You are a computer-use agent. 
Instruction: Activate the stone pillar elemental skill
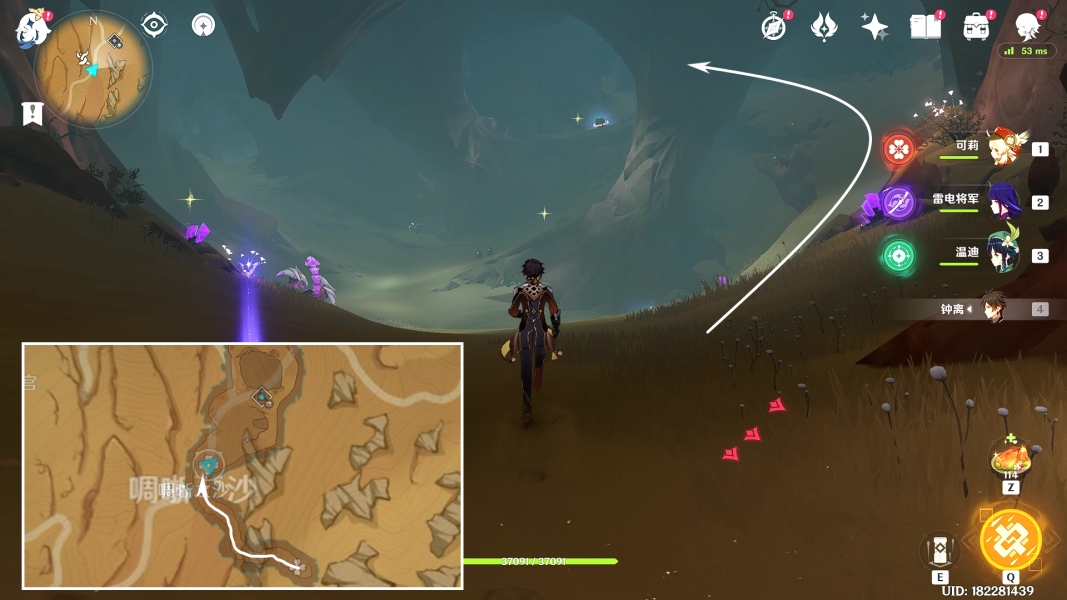940,552
